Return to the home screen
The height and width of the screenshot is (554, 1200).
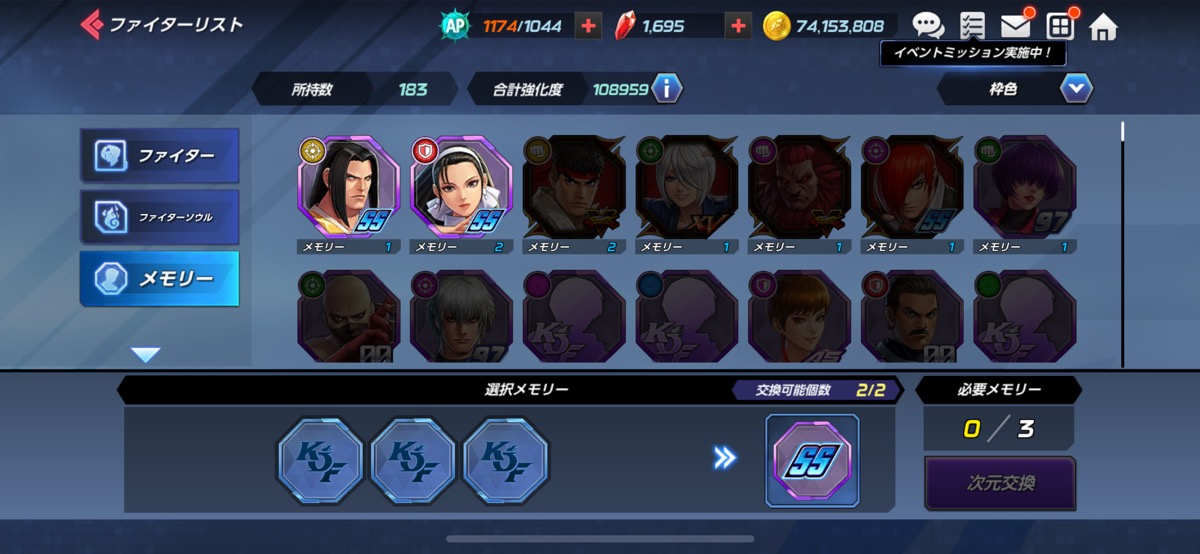(1103, 26)
